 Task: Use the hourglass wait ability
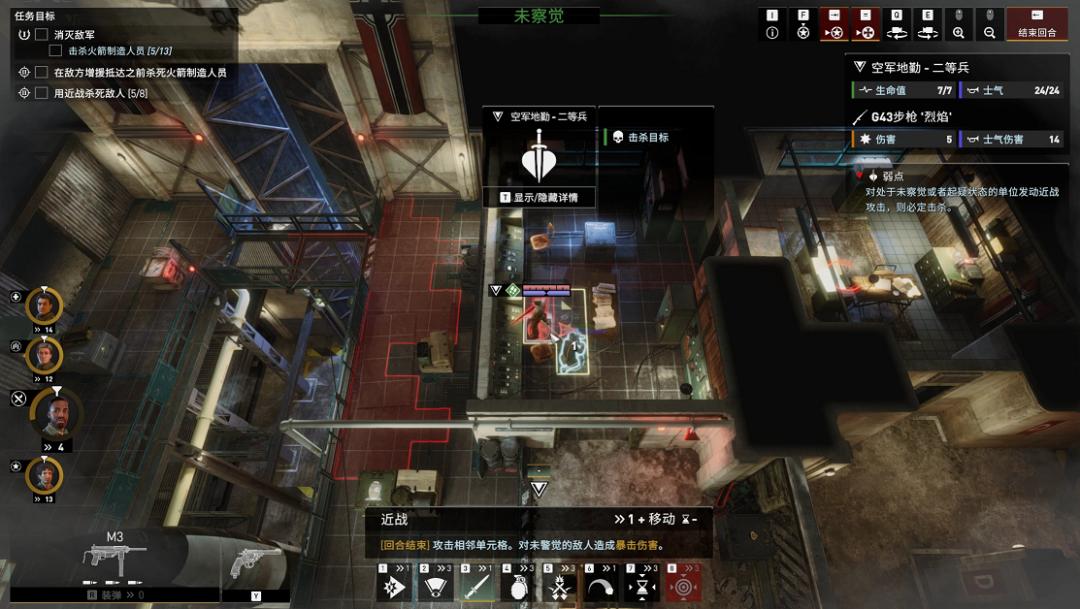pos(643,585)
